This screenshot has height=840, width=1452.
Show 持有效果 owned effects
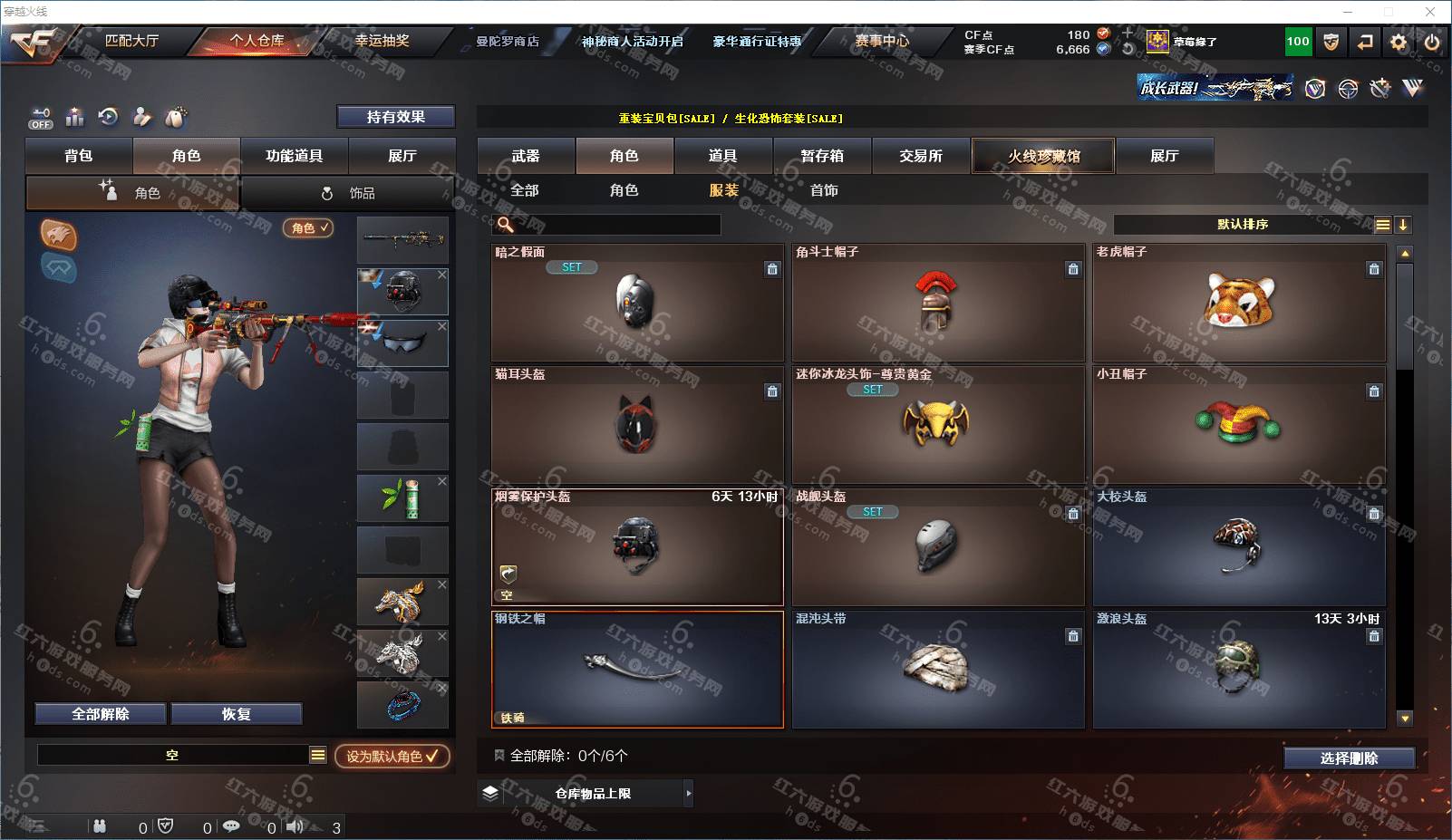pyautogui.click(x=395, y=117)
